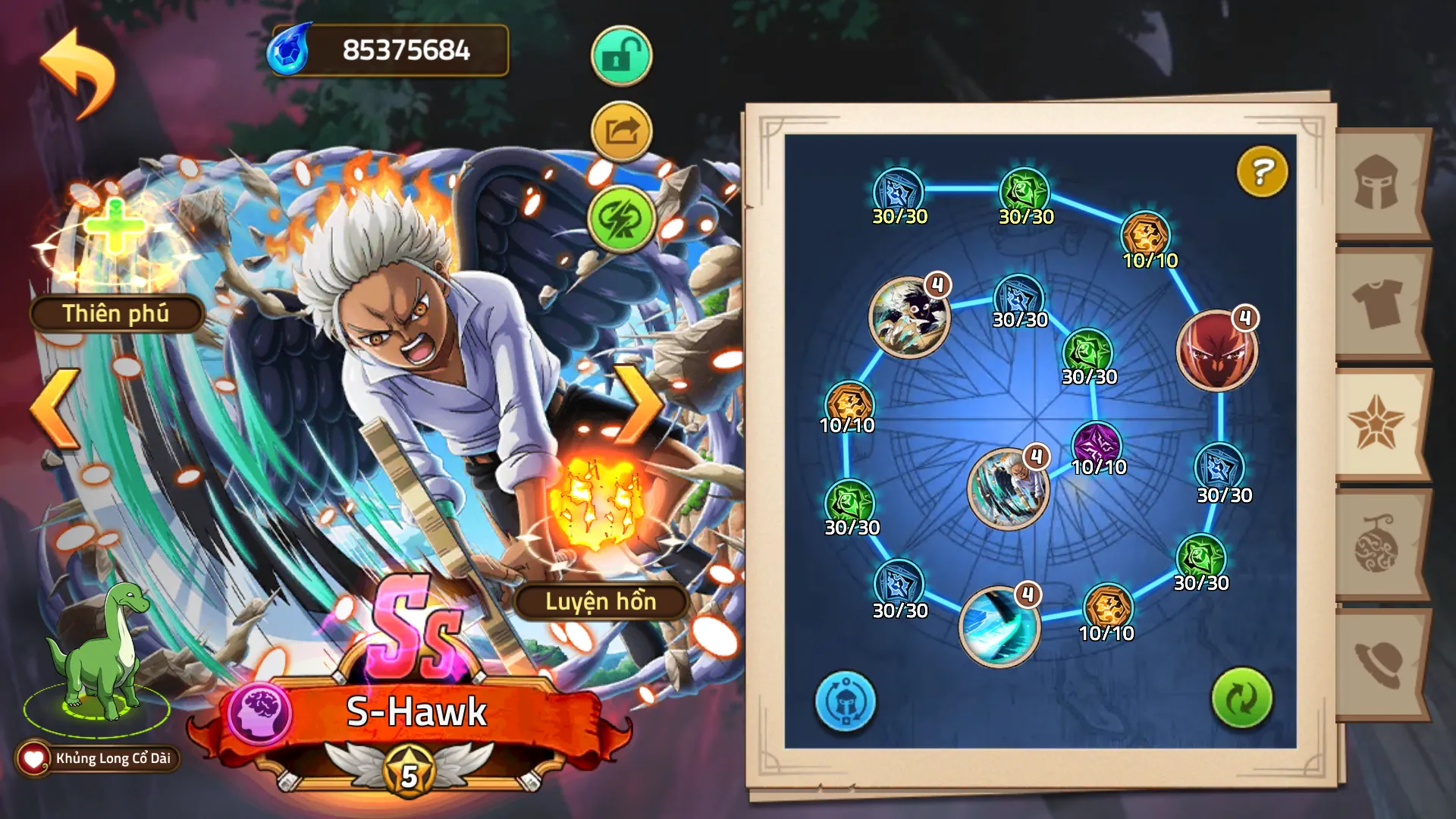Select the purple 10/10 talent node
Screen dimensions: 1456x819
click(x=1097, y=444)
